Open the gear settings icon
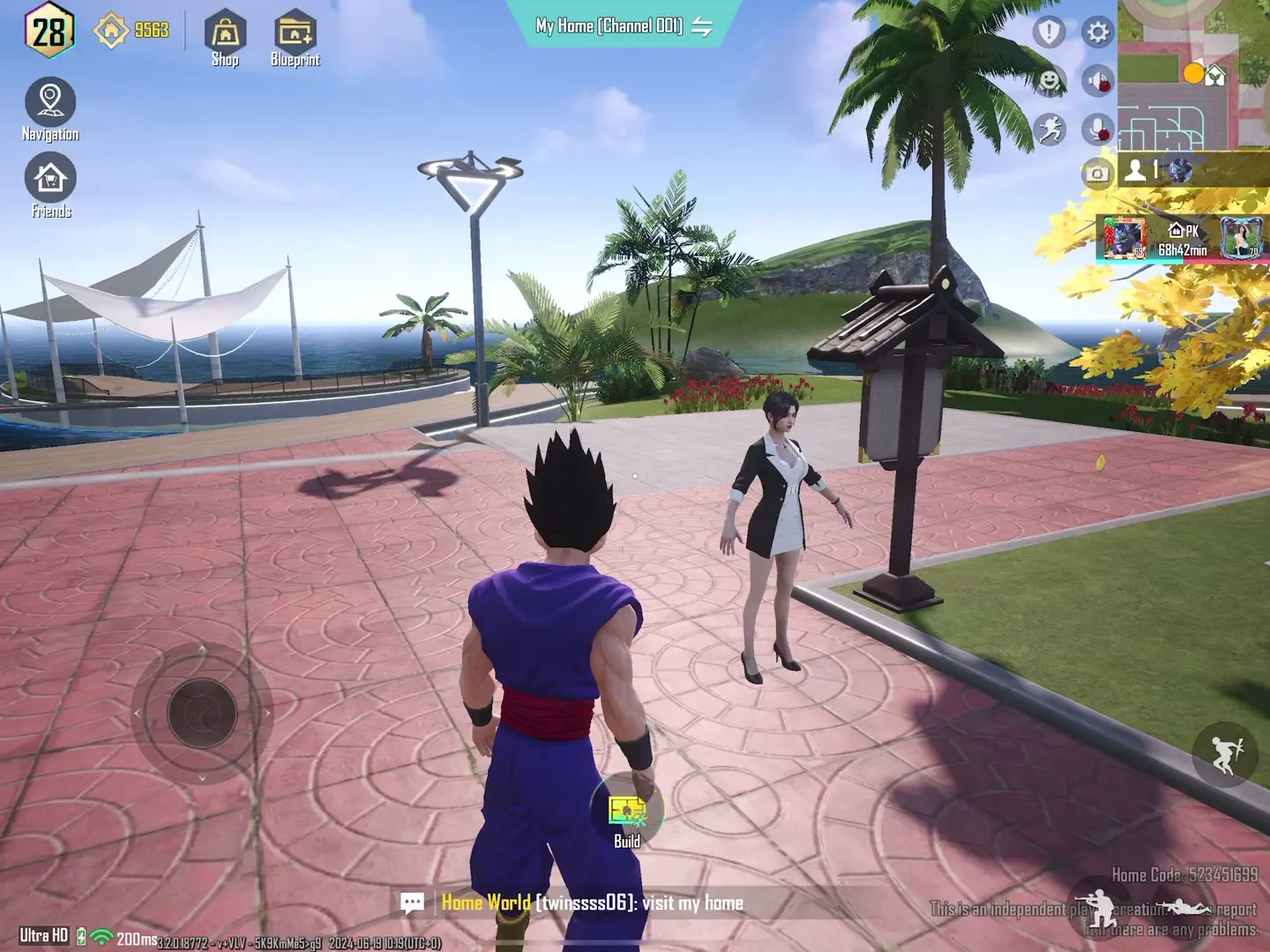The image size is (1270, 952). (x=1098, y=33)
